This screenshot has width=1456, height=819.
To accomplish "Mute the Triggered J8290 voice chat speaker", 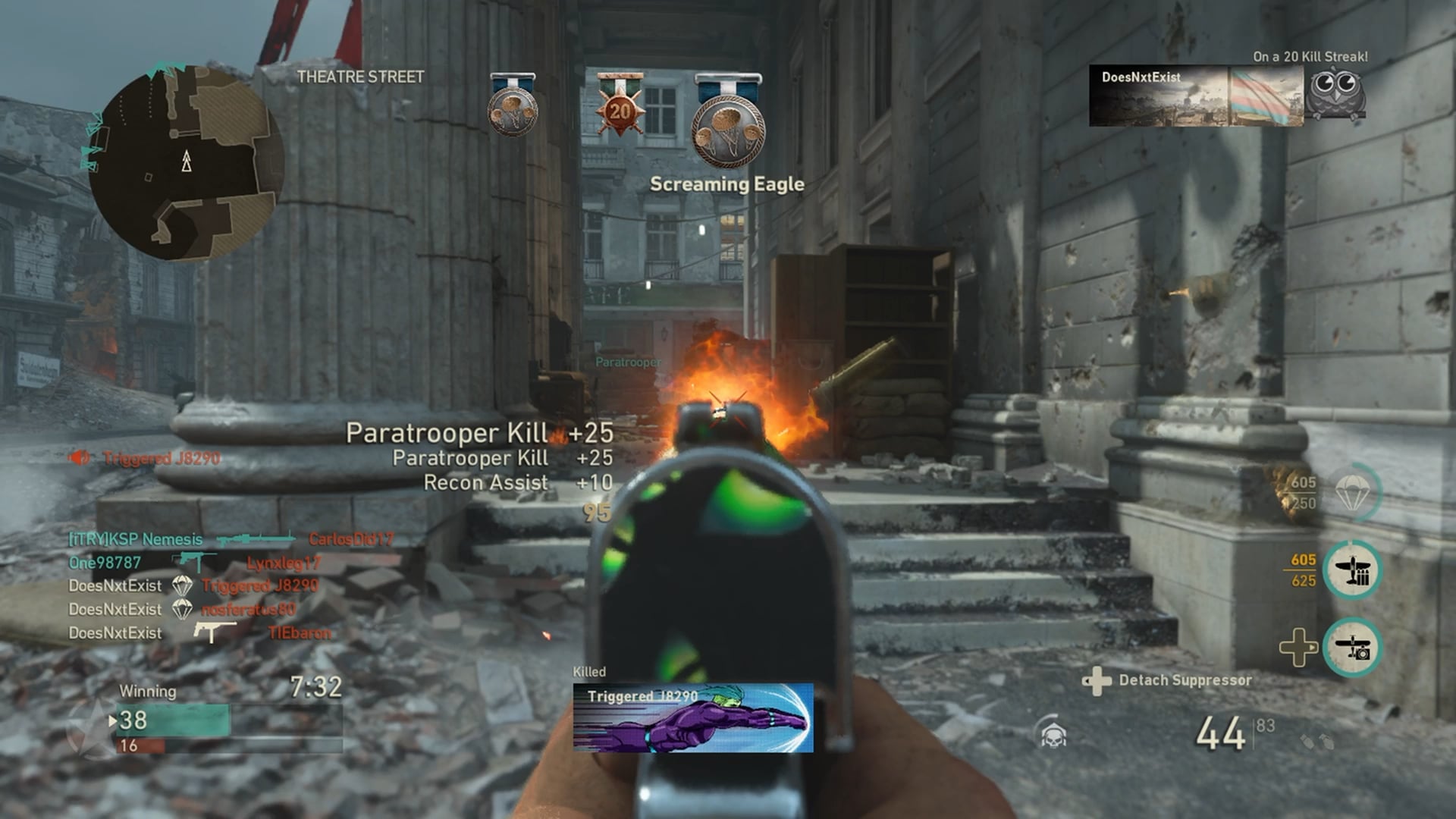I will (79, 457).
